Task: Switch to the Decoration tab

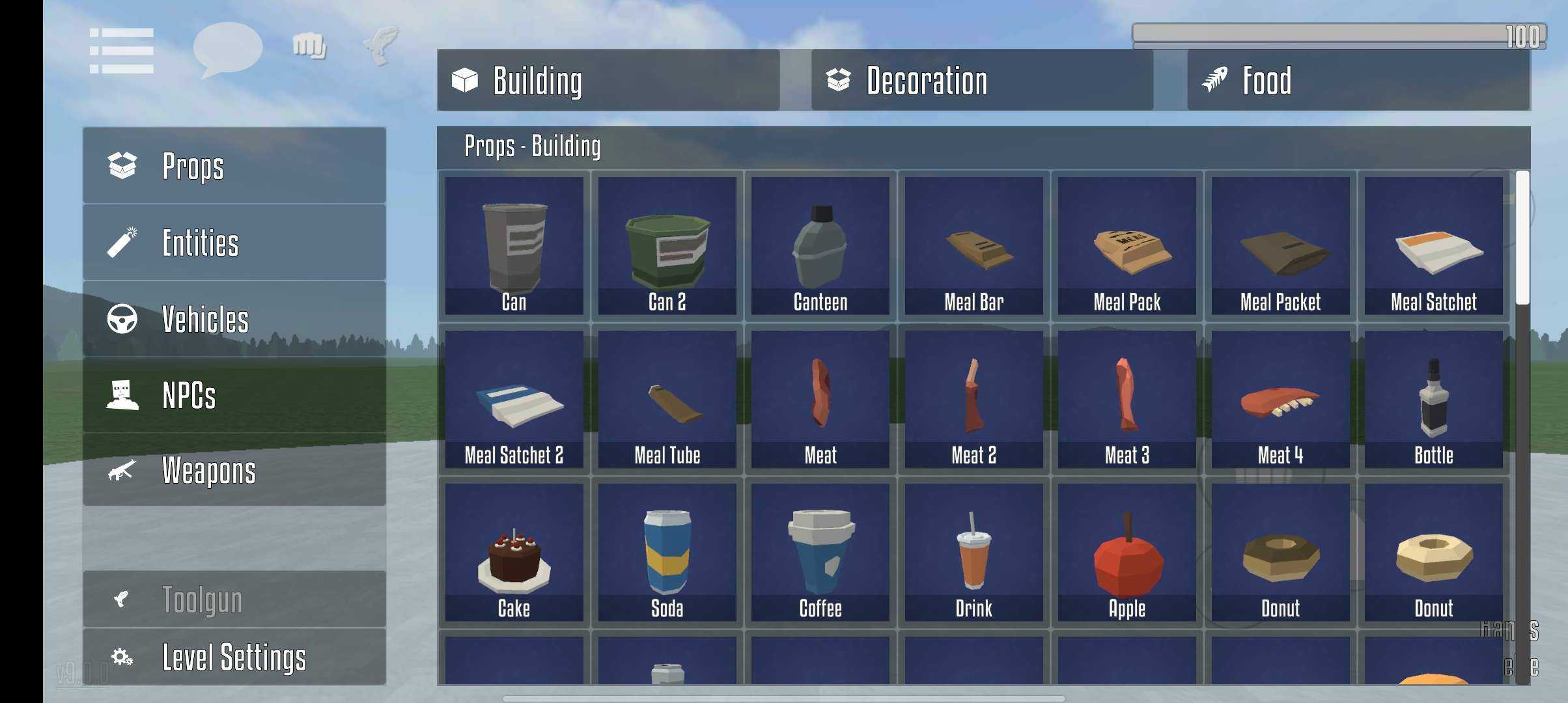Action: coord(982,80)
